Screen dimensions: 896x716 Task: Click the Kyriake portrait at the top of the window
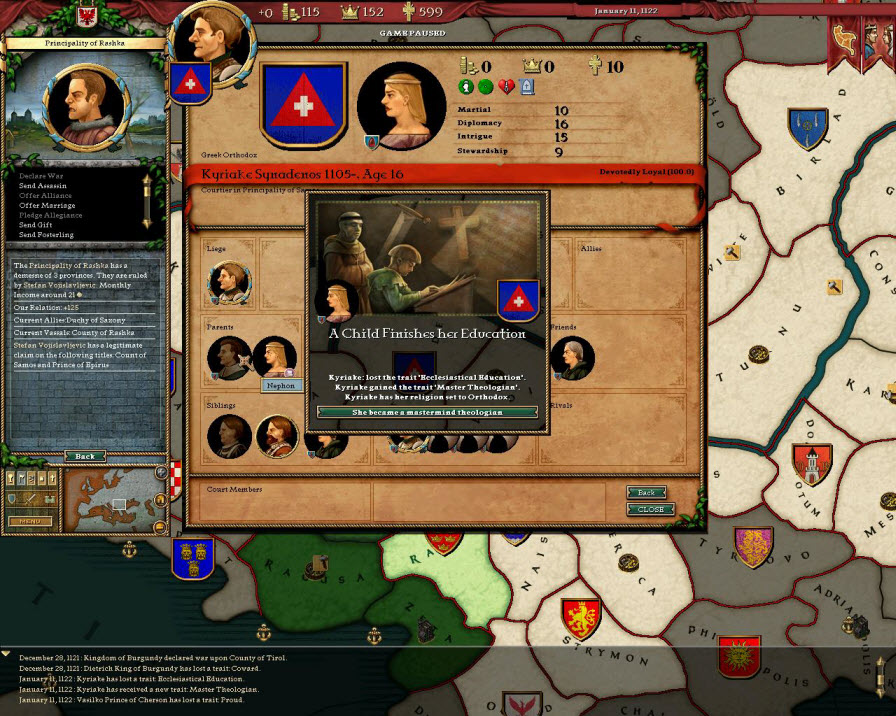pos(401,105)
